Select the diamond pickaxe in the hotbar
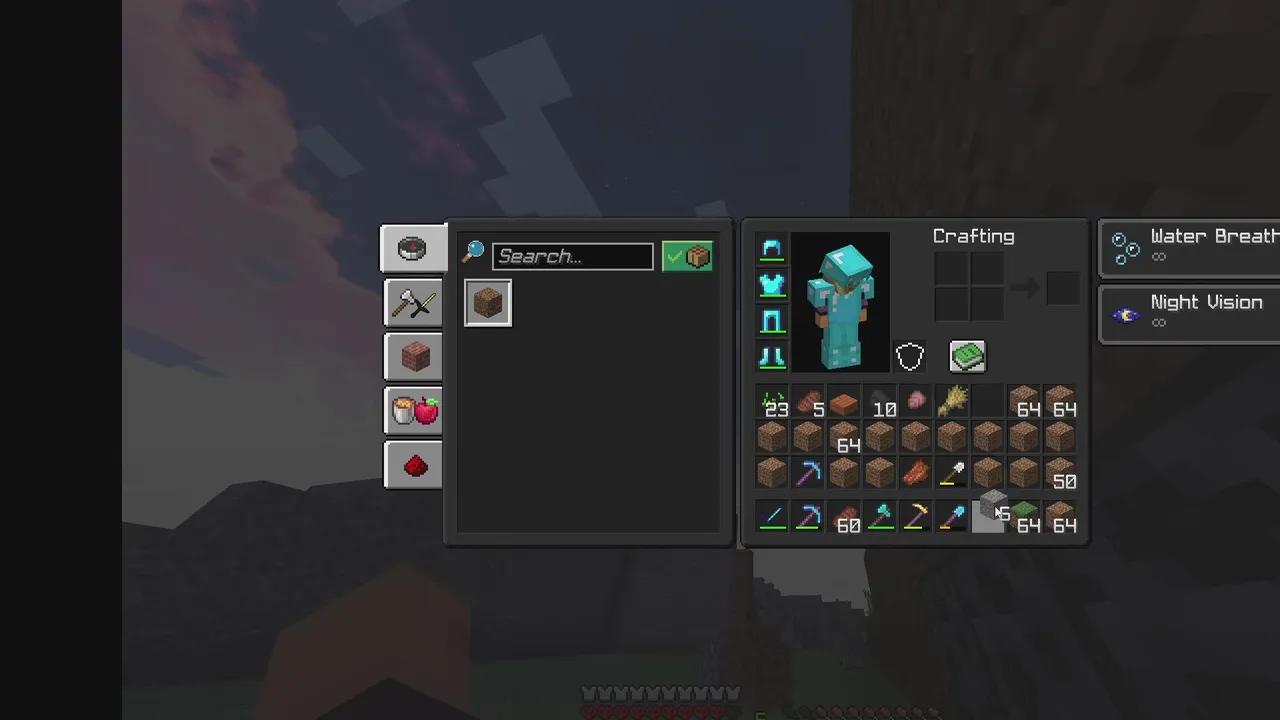The width and height of the screenshot is (1280, 720). [809, 517]
